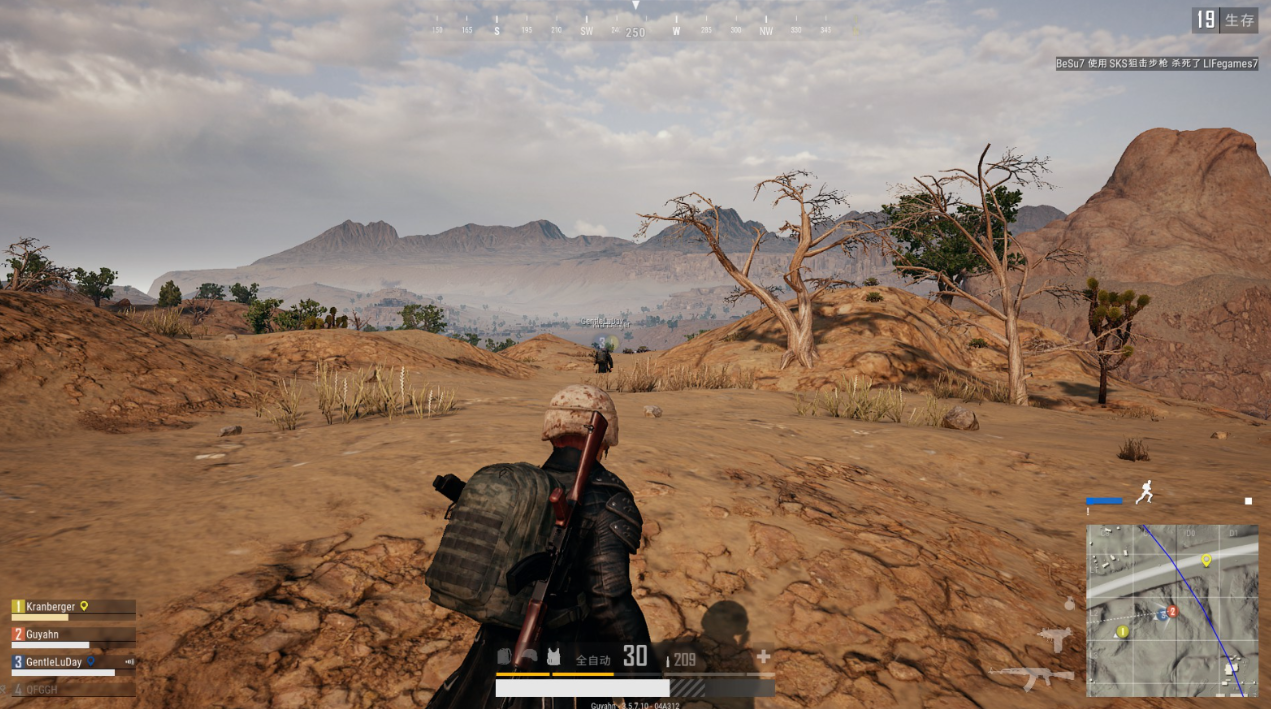Viewport: 1271px width, 709px height.
Task: Click the yellow player 1 marker on minimap
Action: [1123, 631]
